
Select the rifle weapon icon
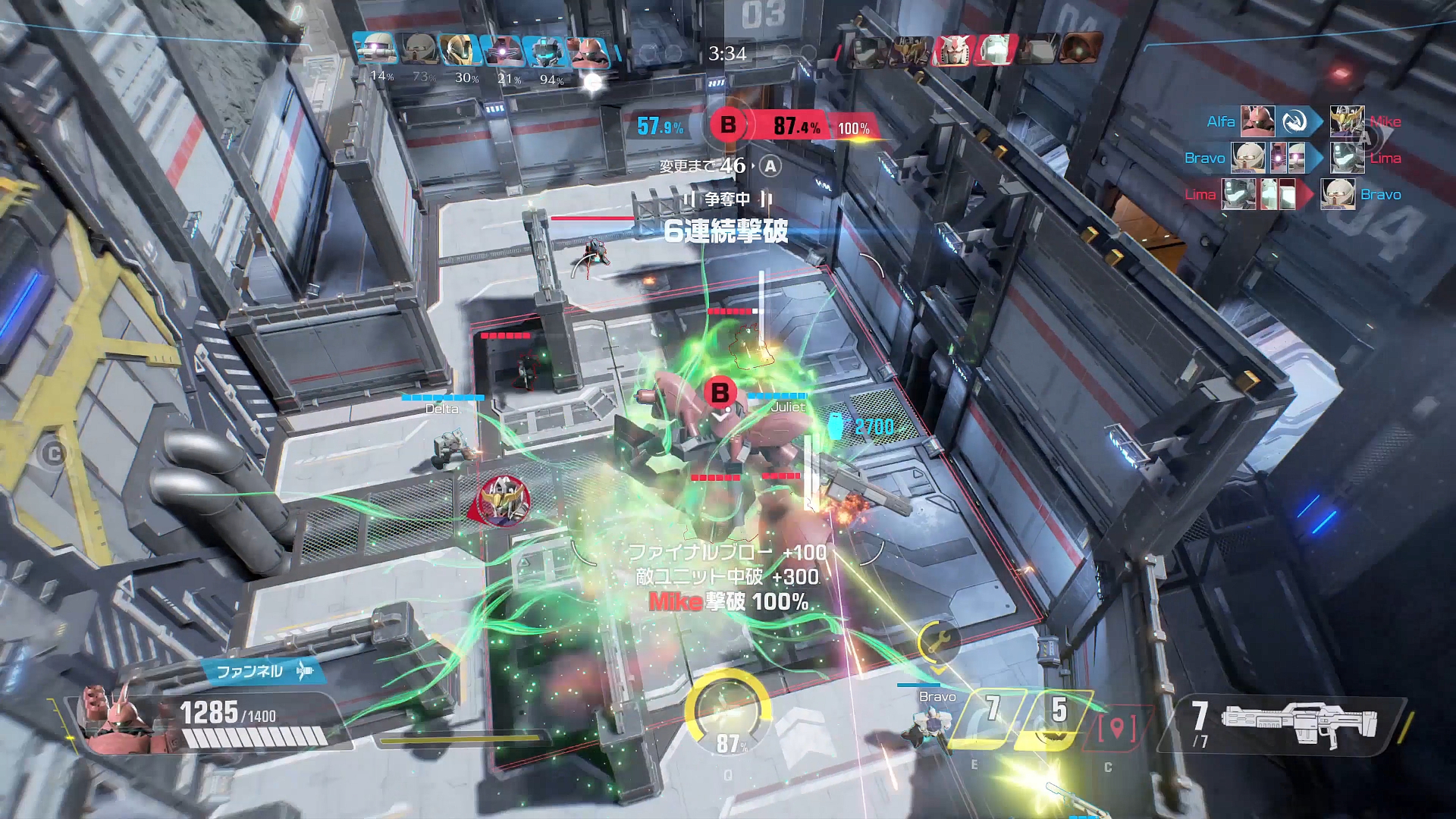[x=1297, y=724]
